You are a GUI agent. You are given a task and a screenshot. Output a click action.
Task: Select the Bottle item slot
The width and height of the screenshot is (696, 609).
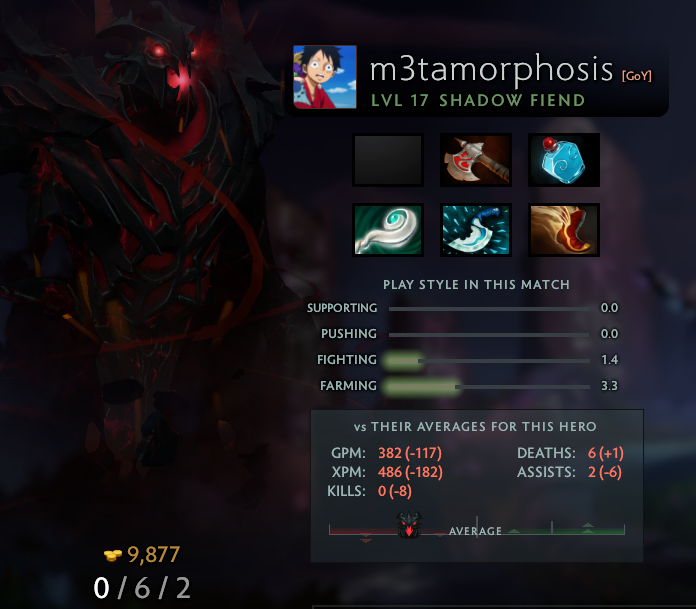[x=564, y=160]
